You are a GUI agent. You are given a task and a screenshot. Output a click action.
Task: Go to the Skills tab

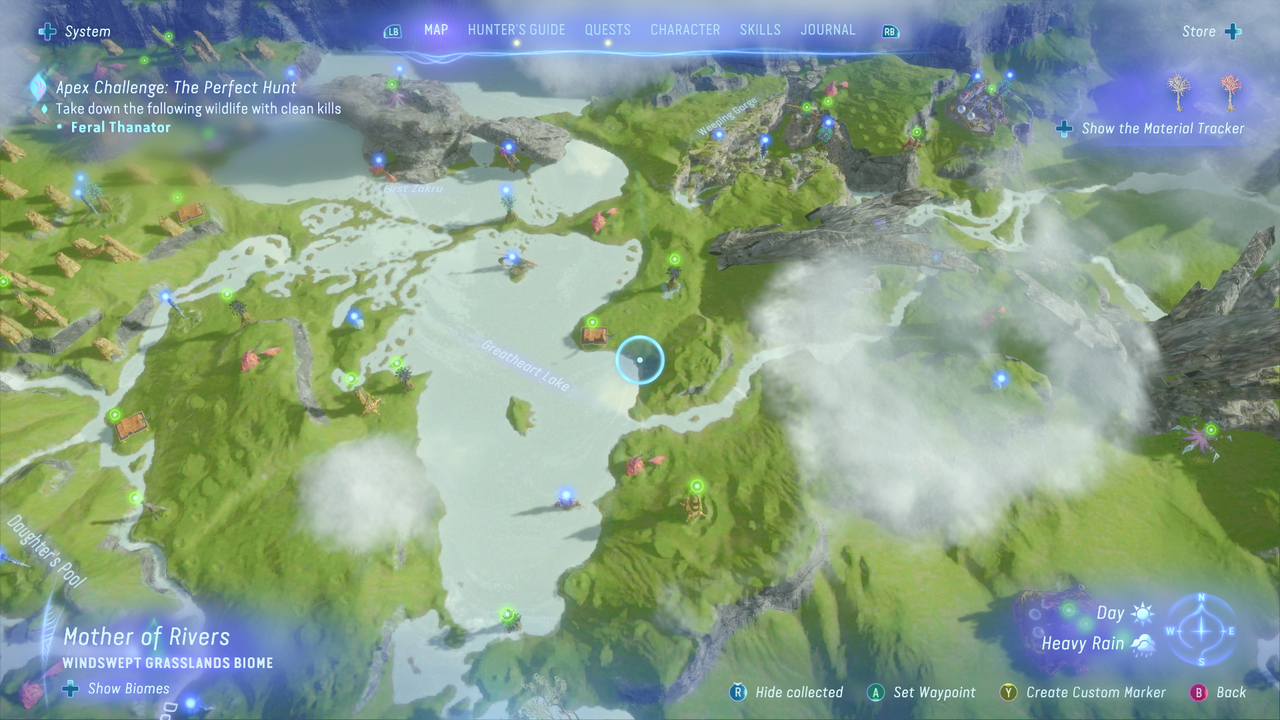(x=760, y=30)
